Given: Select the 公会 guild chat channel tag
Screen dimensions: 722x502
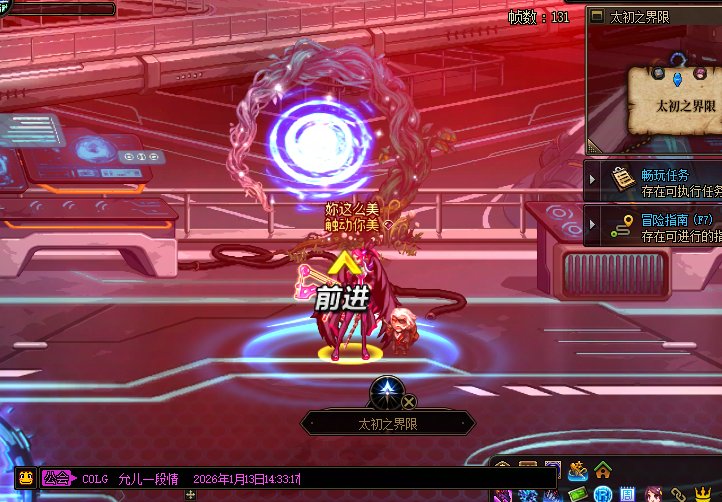Looking at the screenshot, I should [x=56, y=478].
